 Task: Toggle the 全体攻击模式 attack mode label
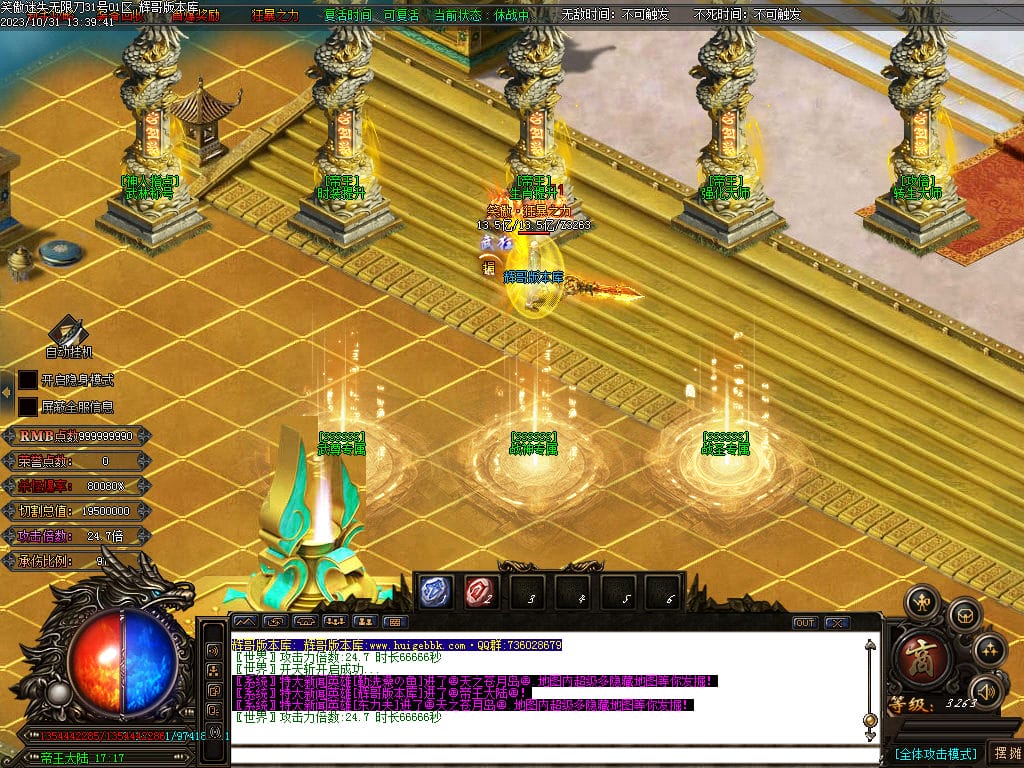coord(935,753)
